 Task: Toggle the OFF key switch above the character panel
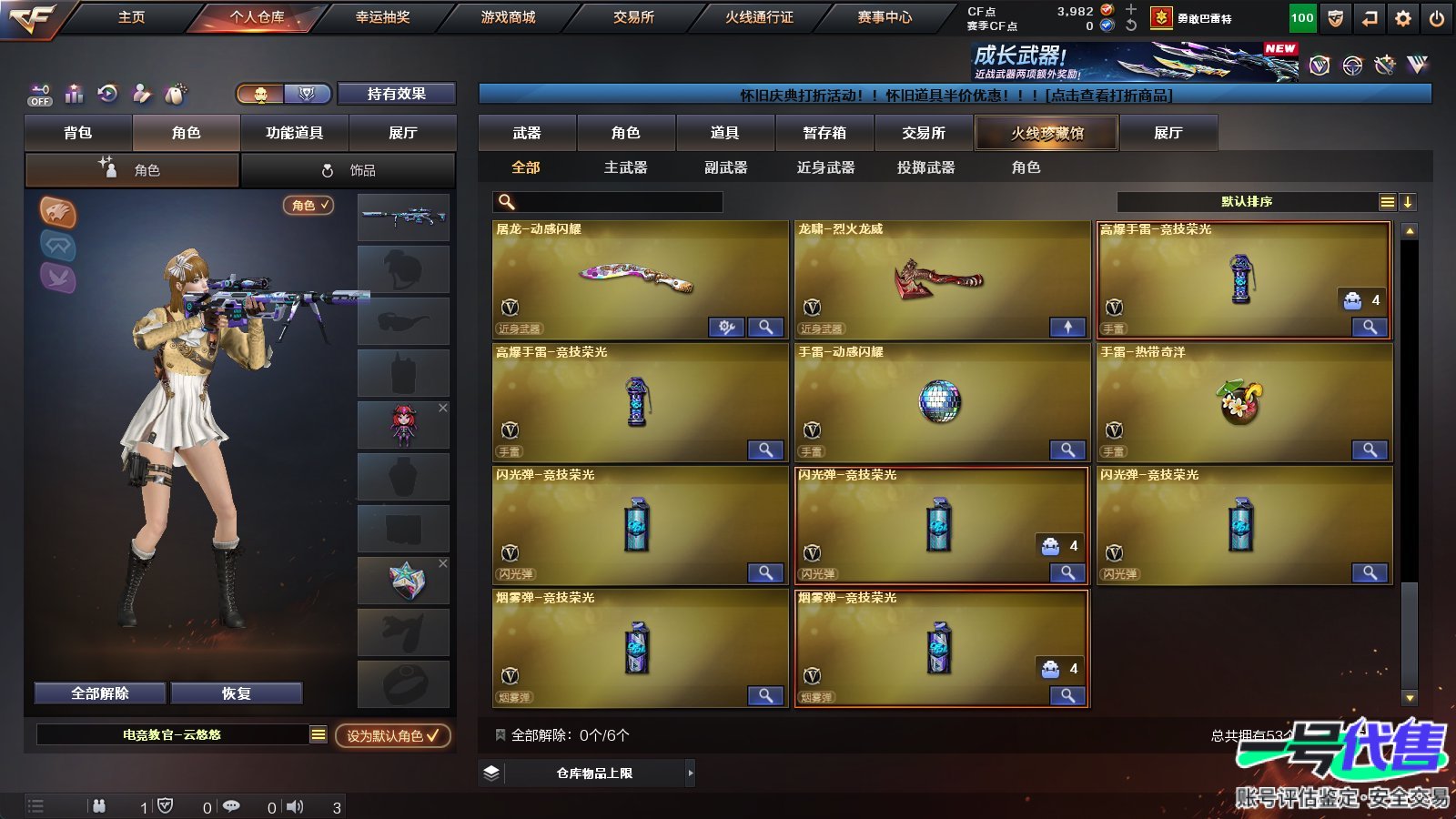click(39, 94)
